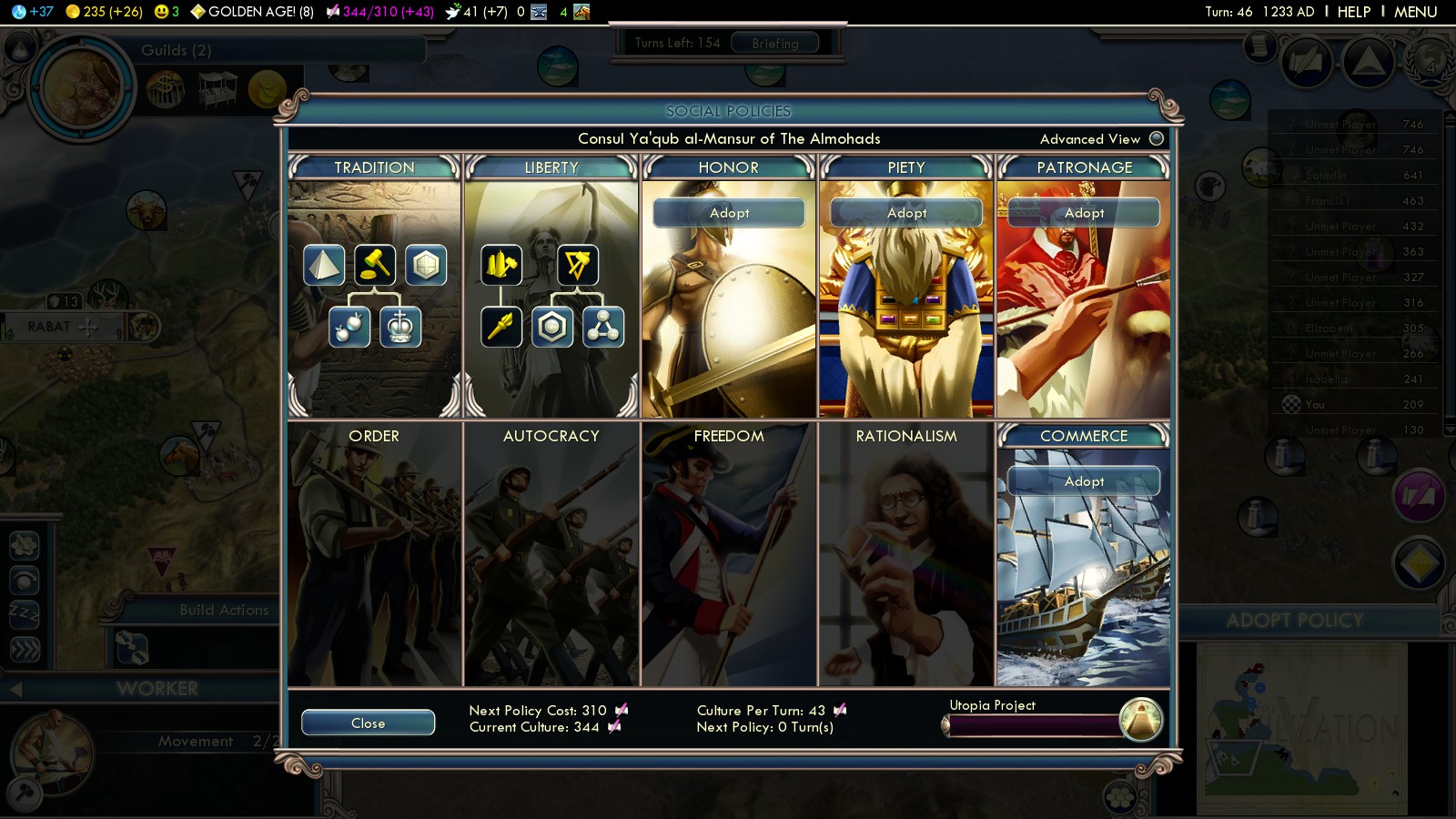Viewport: 1456px width, 819px height.
Task: Adopt the Patronage policy branch
Action: (1084, 213)
